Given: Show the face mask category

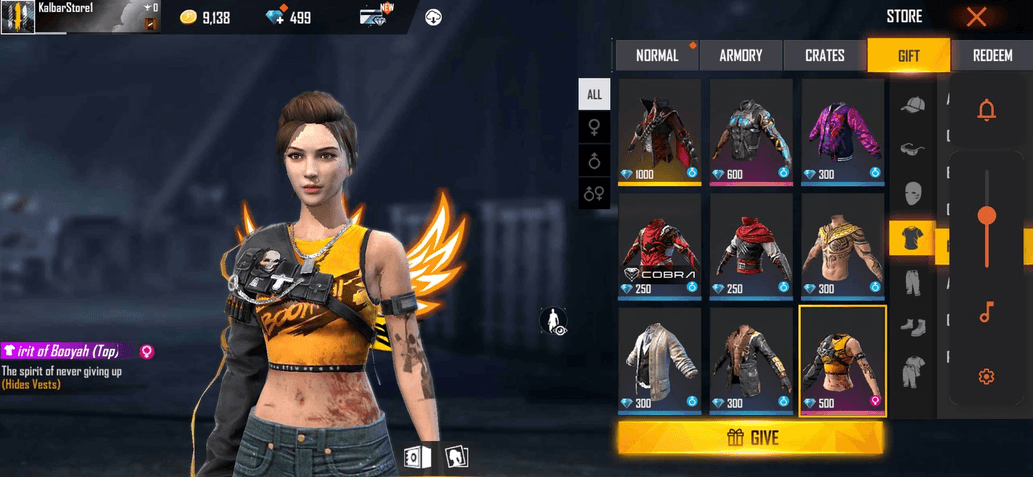Looking at the screenshot, I should (x=911, y=193).
